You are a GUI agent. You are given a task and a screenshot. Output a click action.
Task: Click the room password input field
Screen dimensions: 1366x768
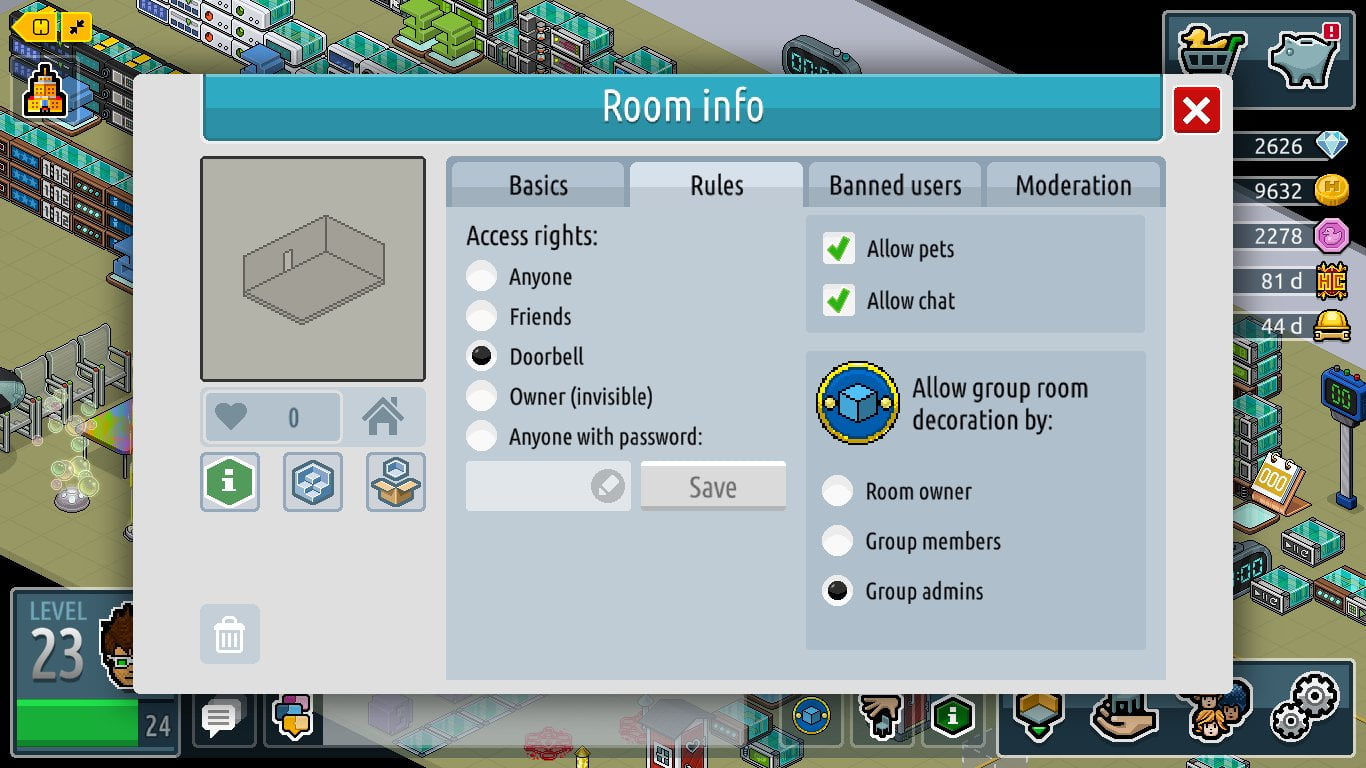(530, 487)
